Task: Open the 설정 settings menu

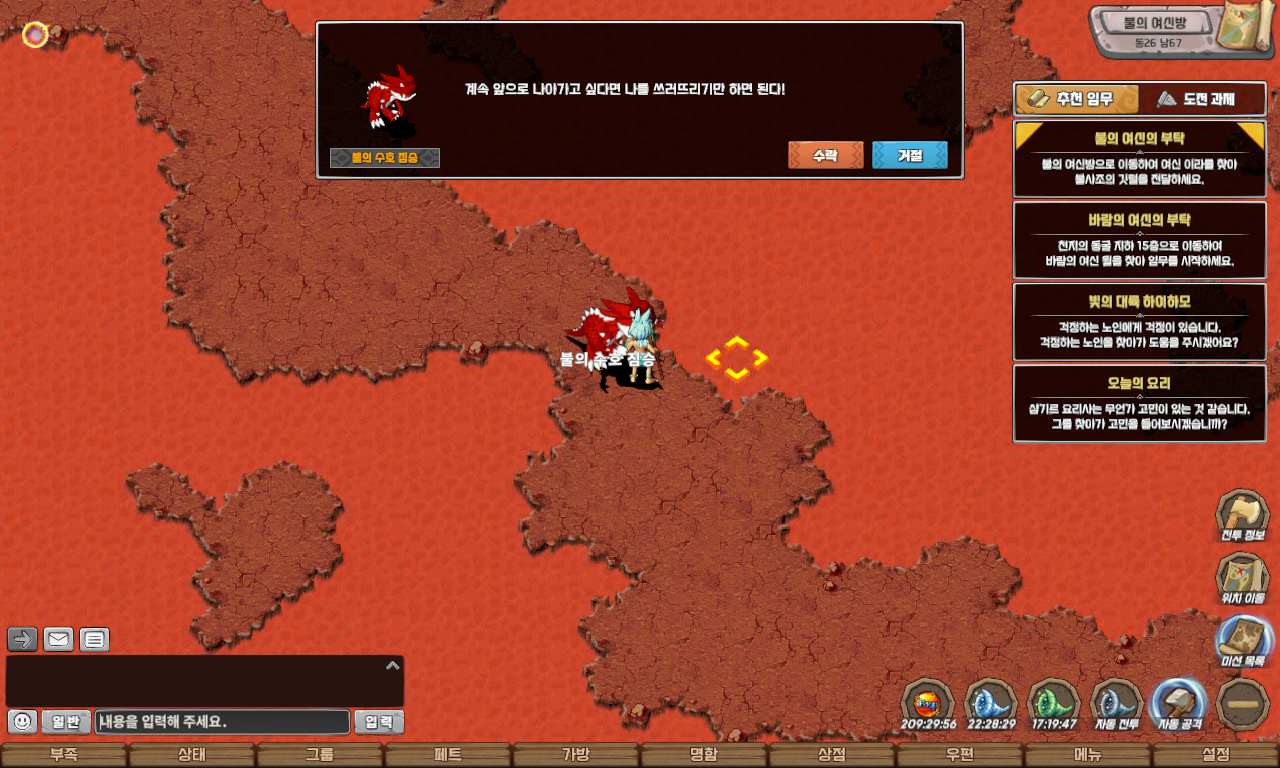Action: 1216,755
